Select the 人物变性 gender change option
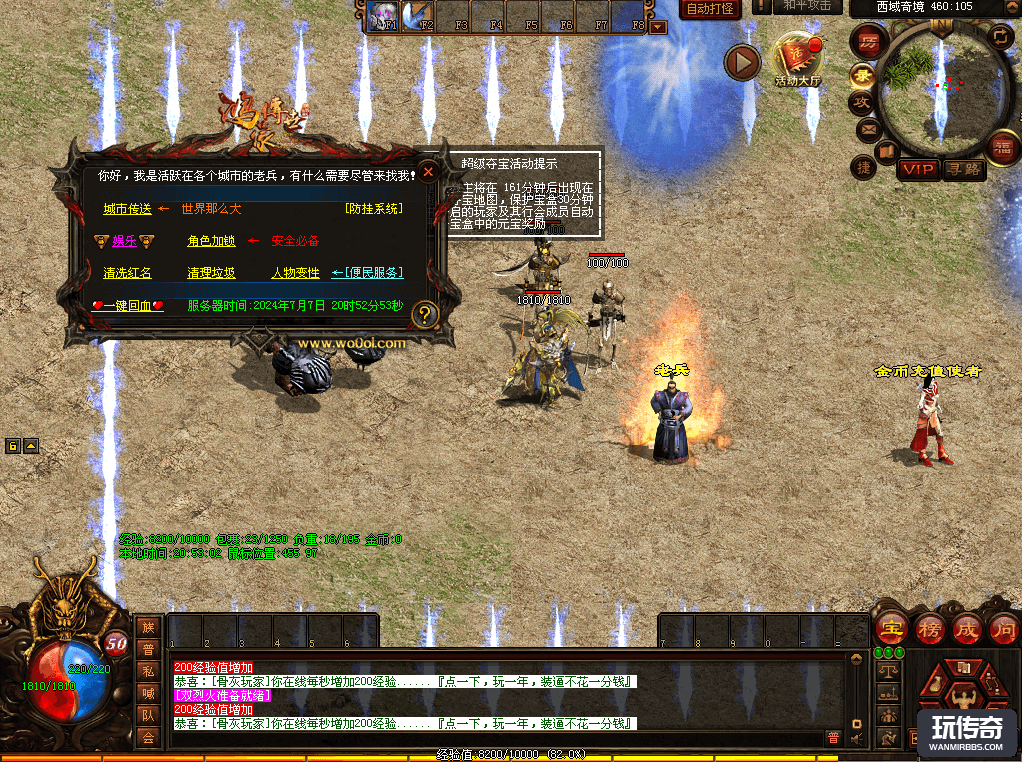Viewport: 1022px width, 762px height. (295, 273)
